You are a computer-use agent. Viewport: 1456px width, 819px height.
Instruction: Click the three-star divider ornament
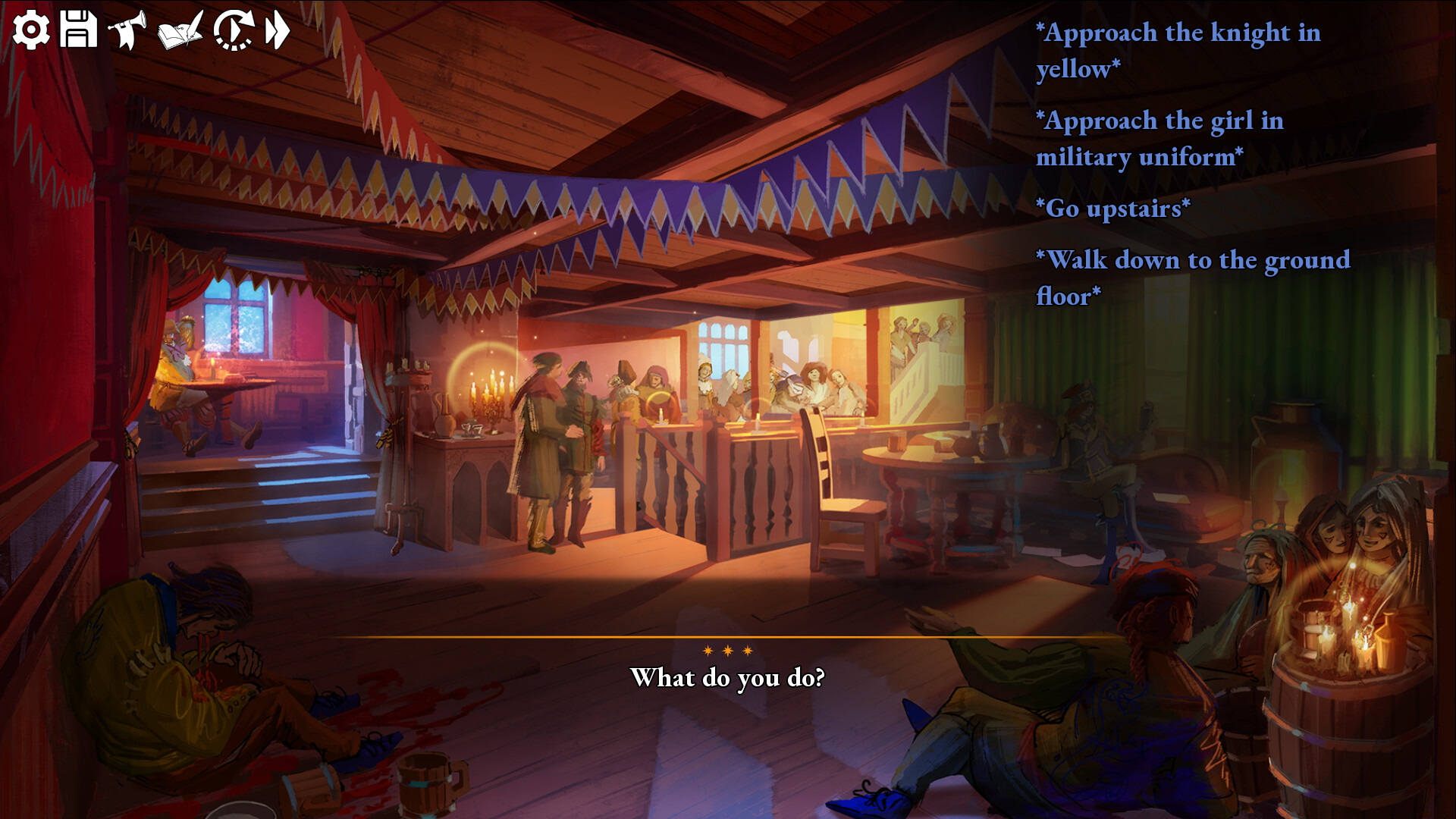(x=727, y=650)
